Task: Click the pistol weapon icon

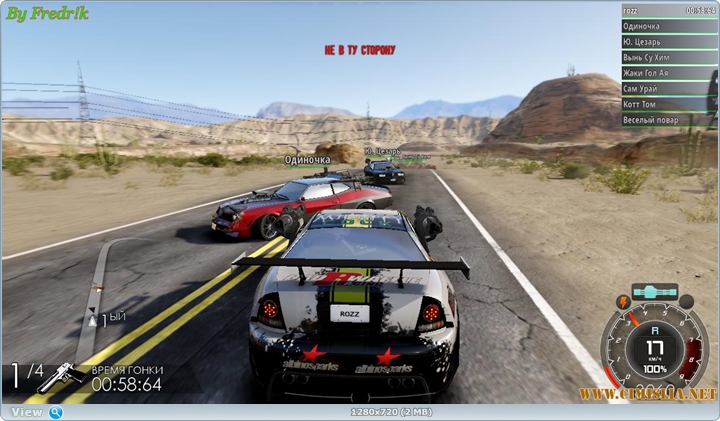Action: [60, 377]
